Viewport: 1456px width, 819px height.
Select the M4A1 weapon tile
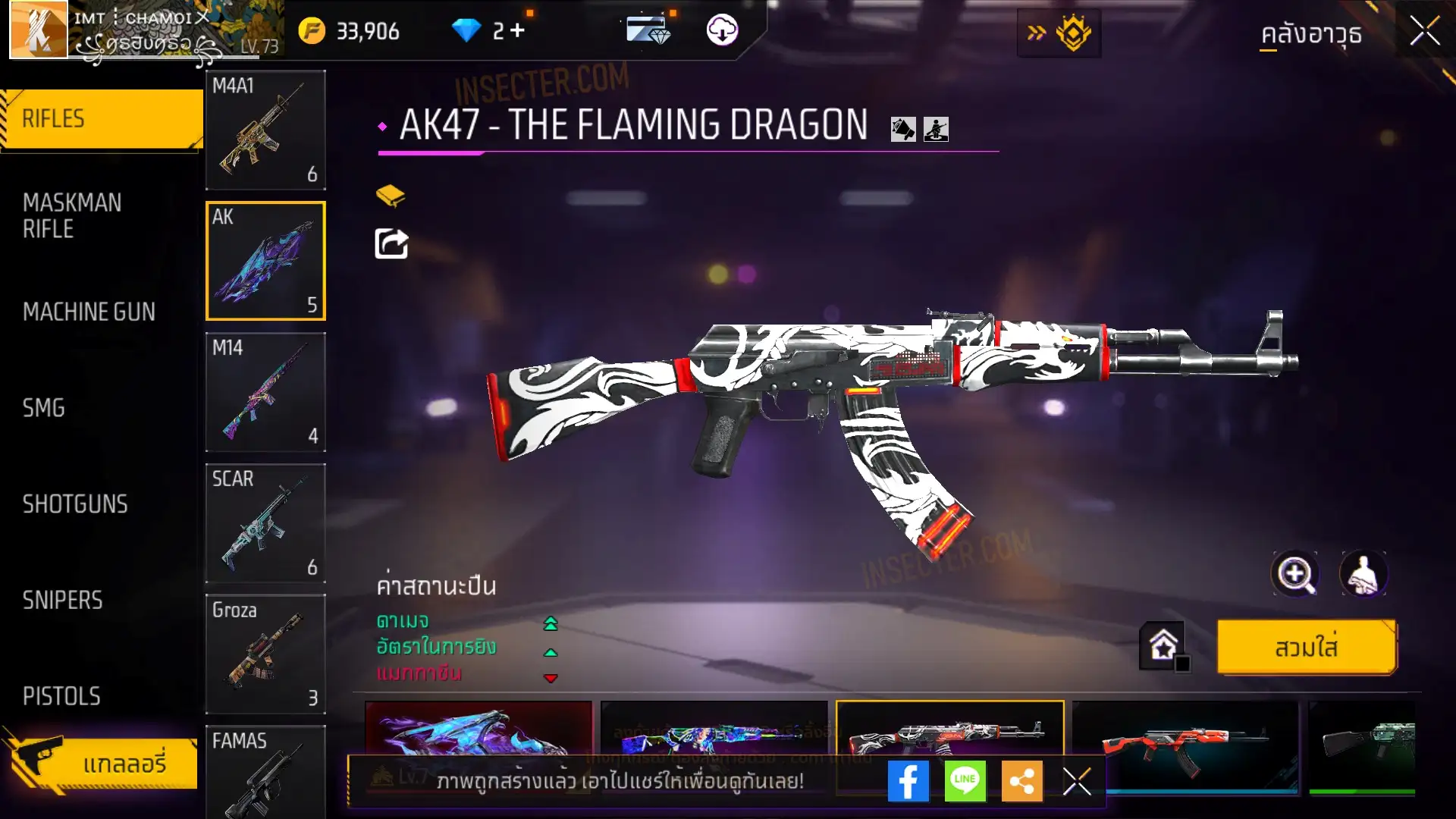(x=265, y=130)
